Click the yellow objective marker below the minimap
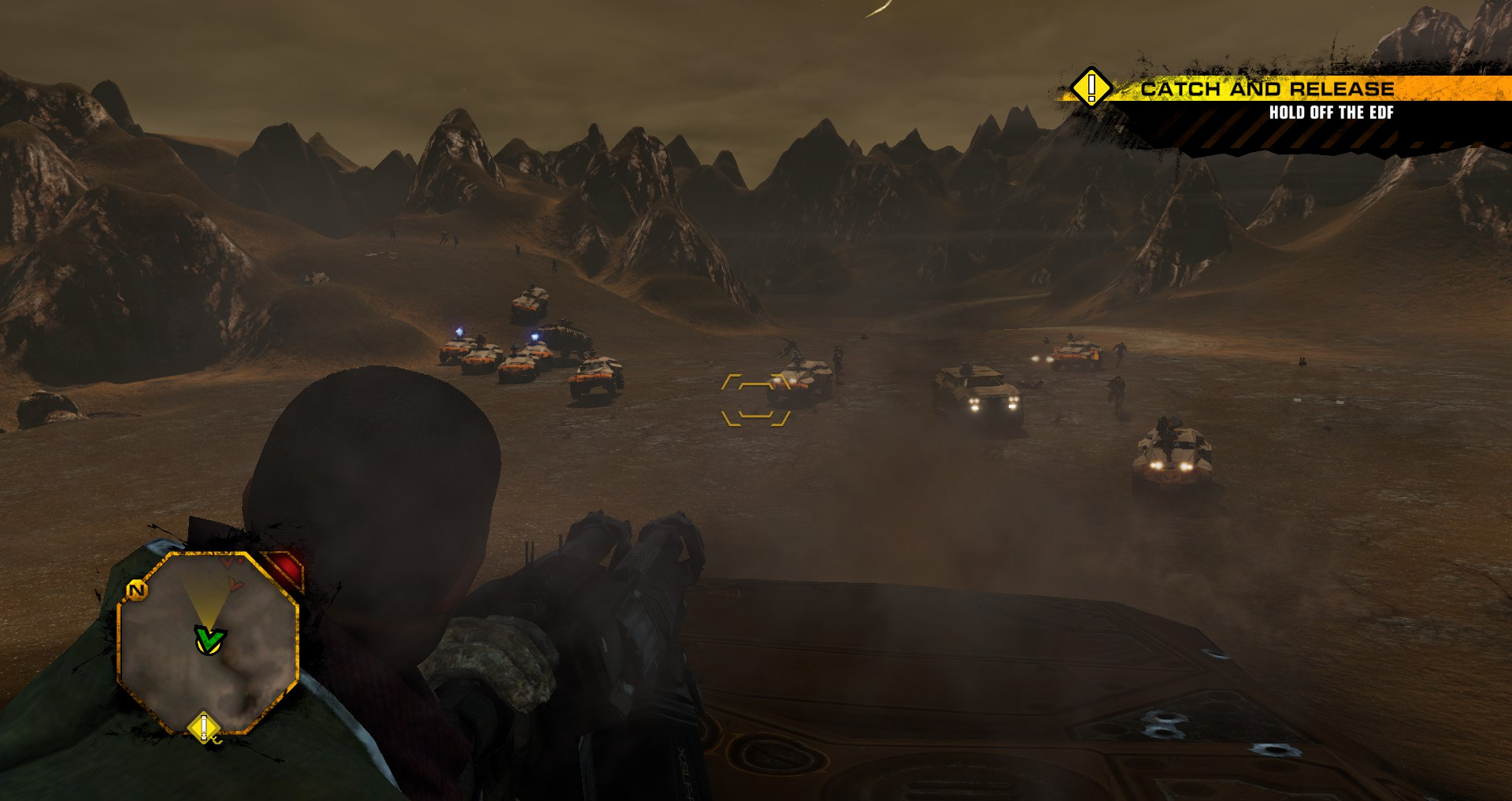The width and height of the screenshot is (1512, 801). (x=204, y=727)
